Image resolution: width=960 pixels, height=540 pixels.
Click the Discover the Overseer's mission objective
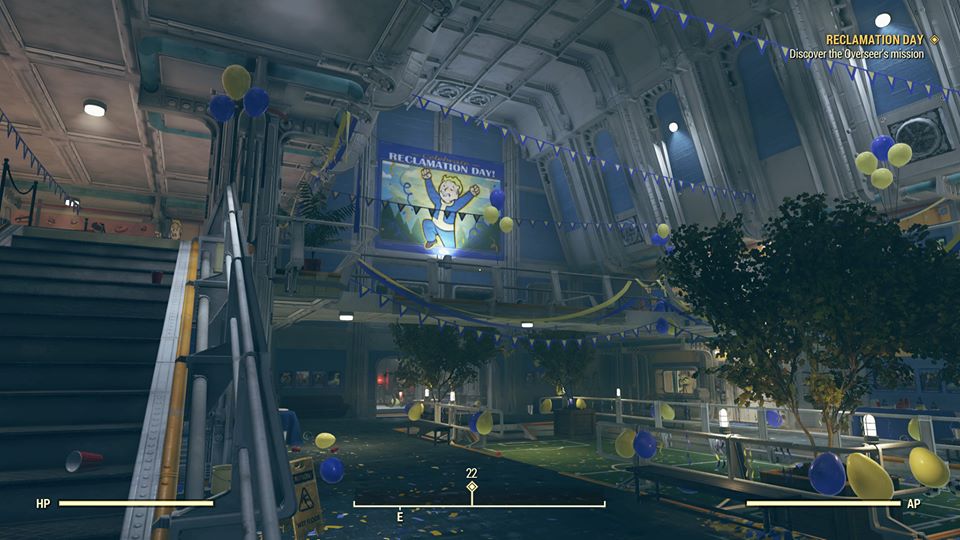click(x=856, y=54)
